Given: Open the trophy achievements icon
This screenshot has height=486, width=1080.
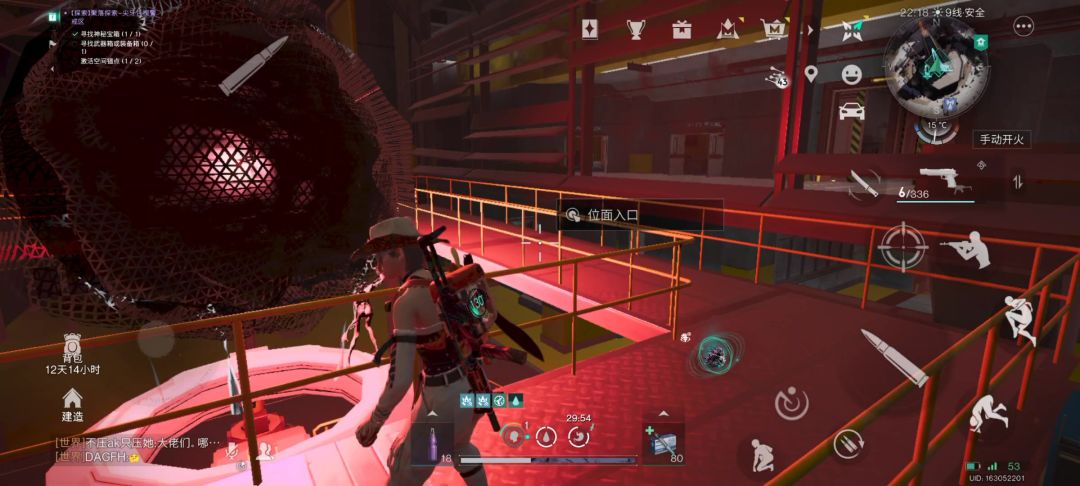Looking at the screenshot, I should coord(636,29).
